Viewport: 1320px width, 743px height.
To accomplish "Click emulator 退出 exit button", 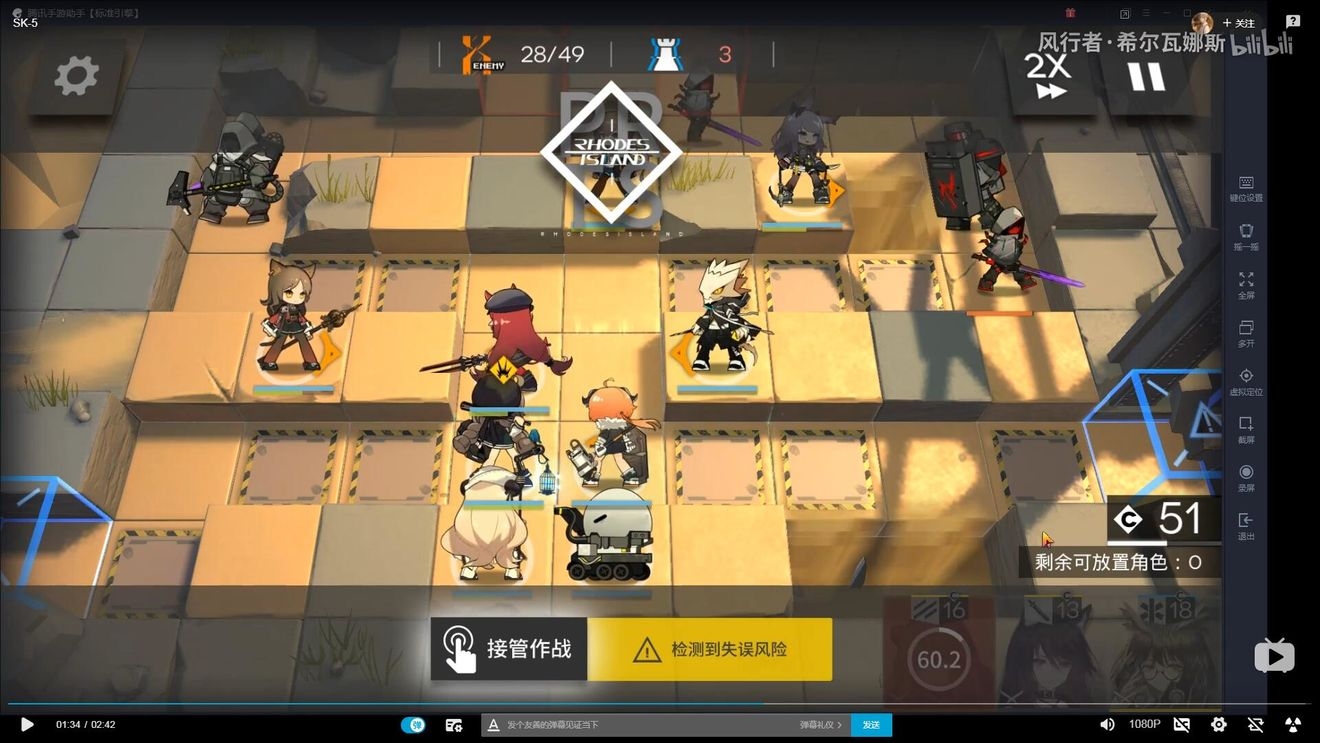I will click(1246, 526).
